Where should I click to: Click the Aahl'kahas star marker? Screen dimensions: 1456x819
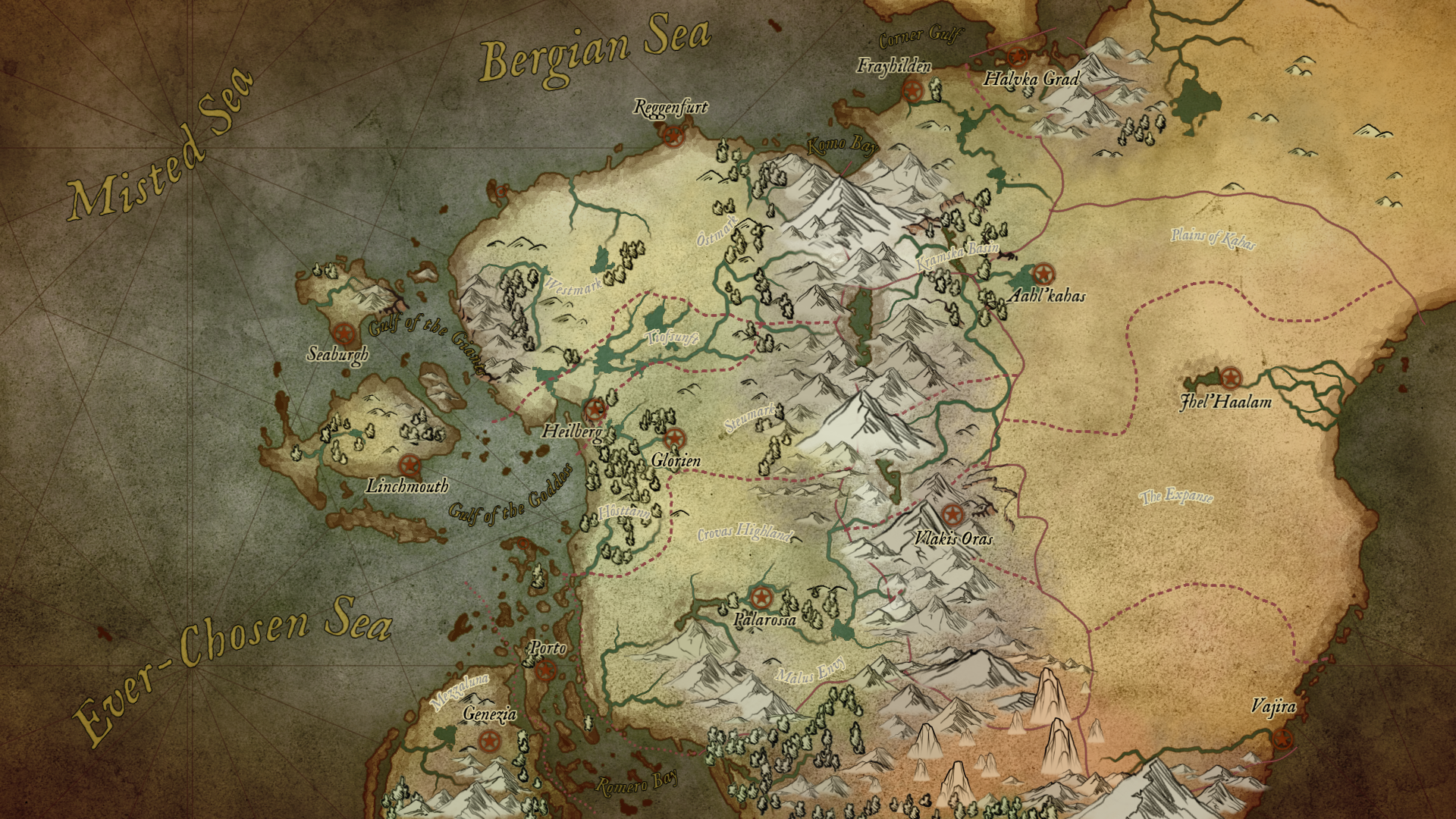pyautogui.click(x=1043, y=273)
